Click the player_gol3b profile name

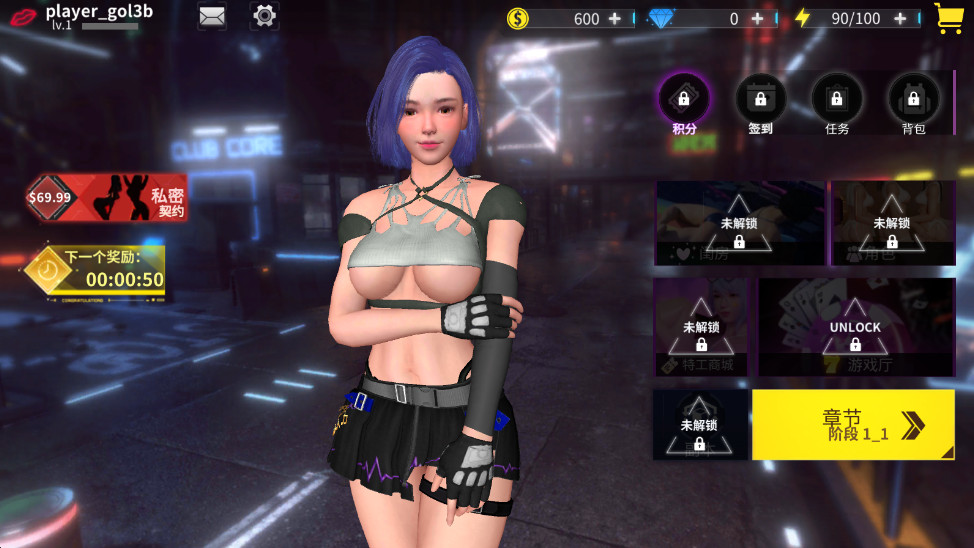pyautogui.click(x=97, y=12)
